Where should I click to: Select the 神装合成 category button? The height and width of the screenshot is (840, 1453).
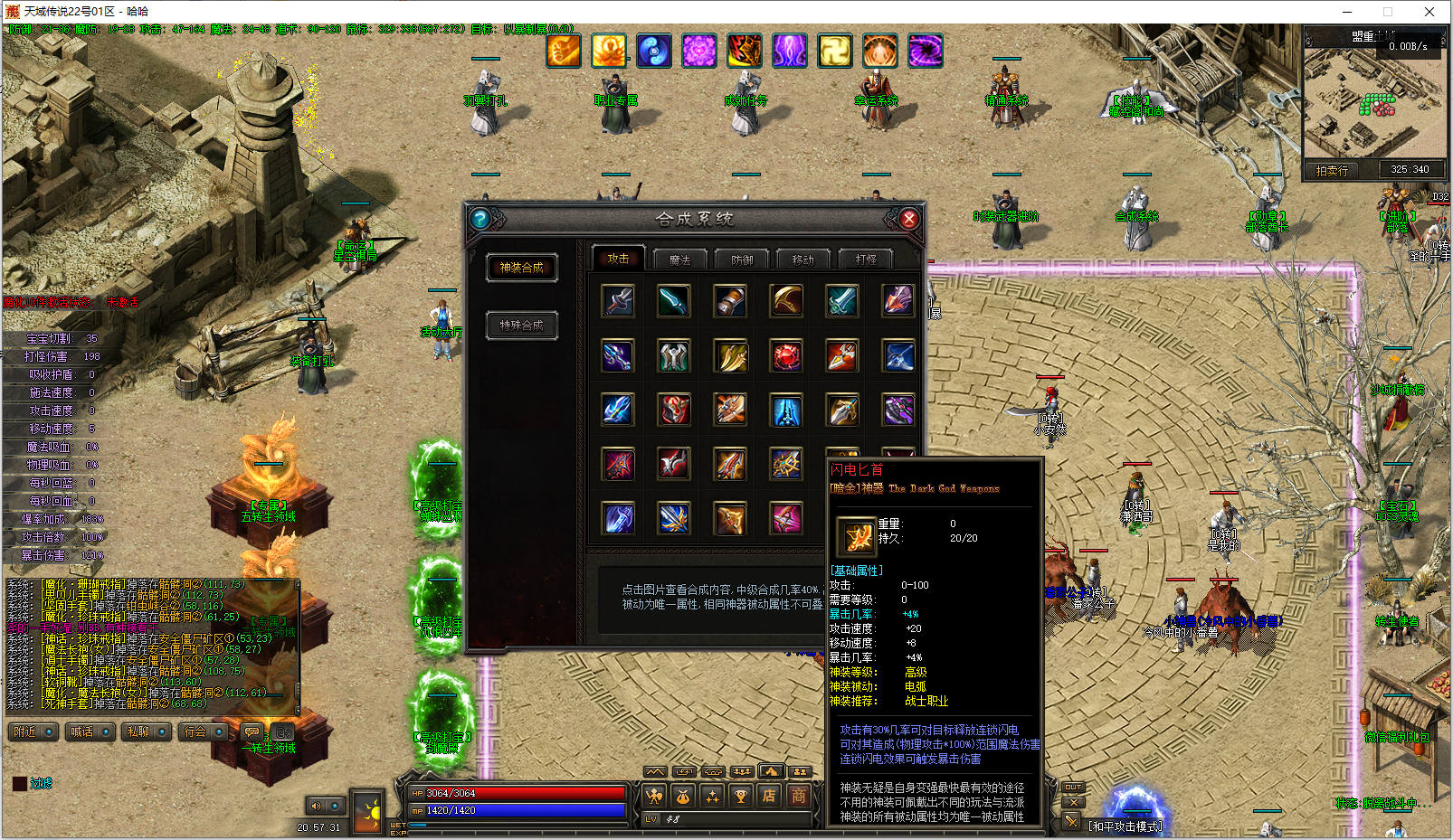click(x=522, y=268)
